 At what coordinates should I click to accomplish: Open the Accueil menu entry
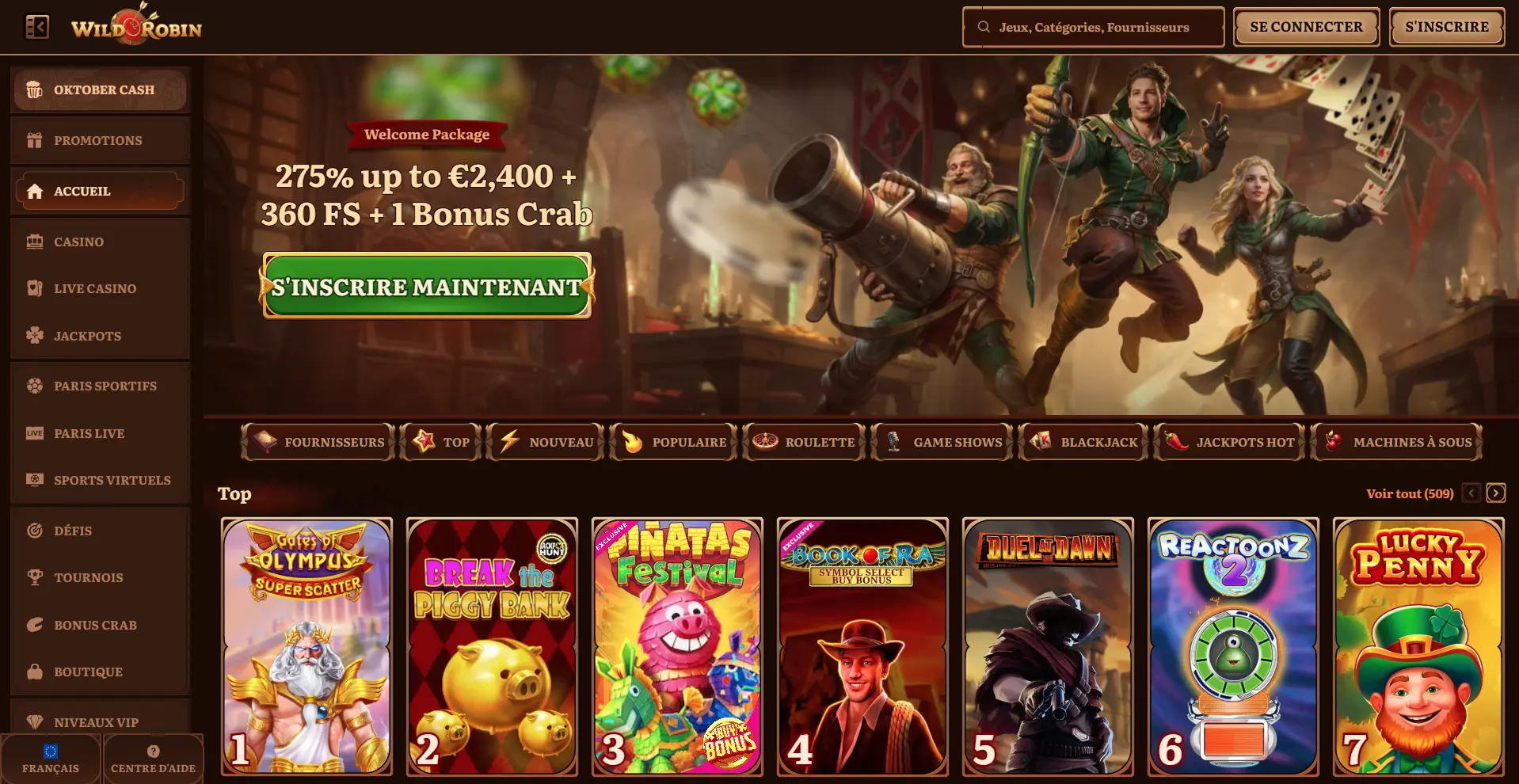point(82,191)
